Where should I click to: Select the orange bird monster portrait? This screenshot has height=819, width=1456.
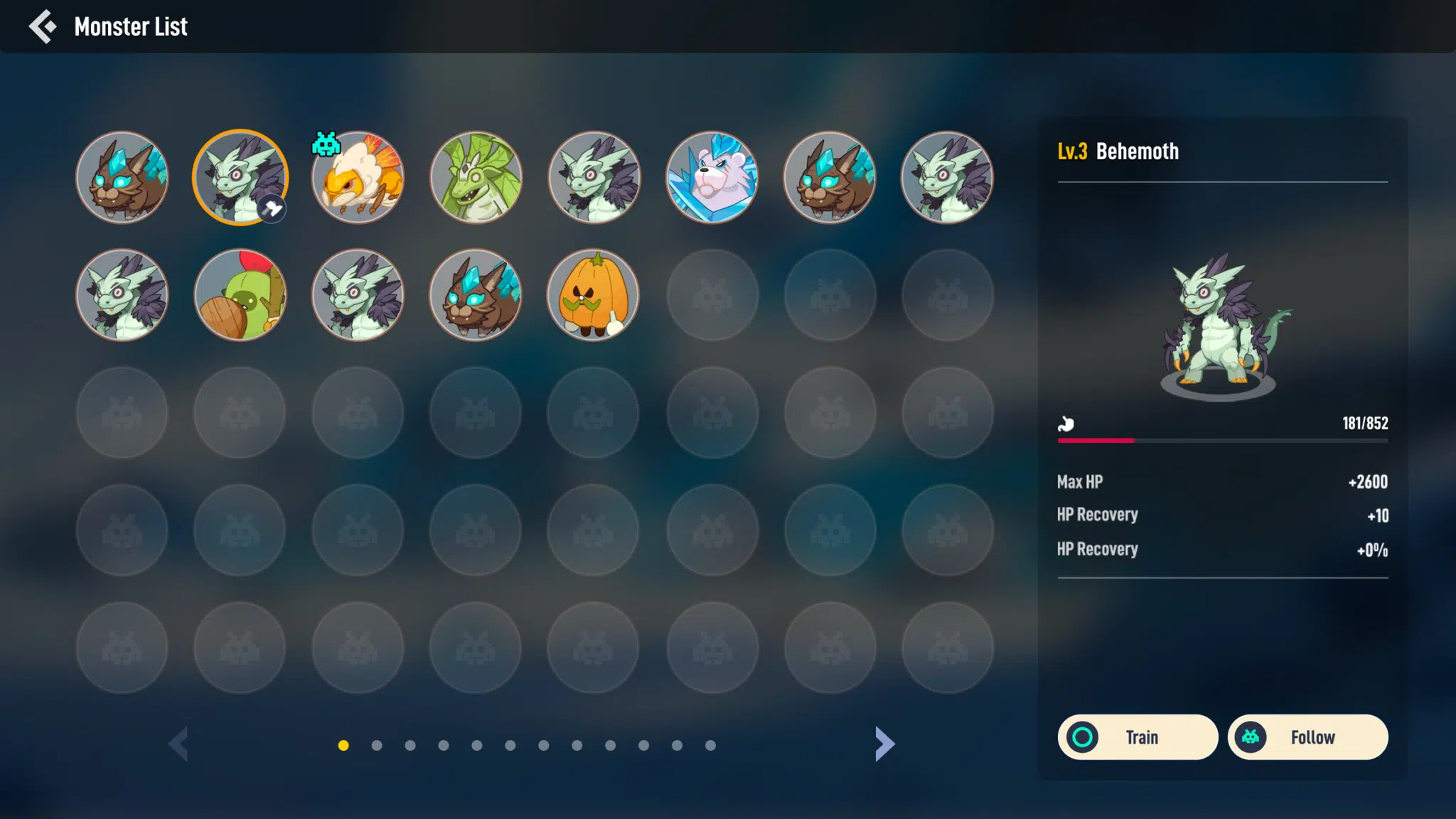pos(358,177)
